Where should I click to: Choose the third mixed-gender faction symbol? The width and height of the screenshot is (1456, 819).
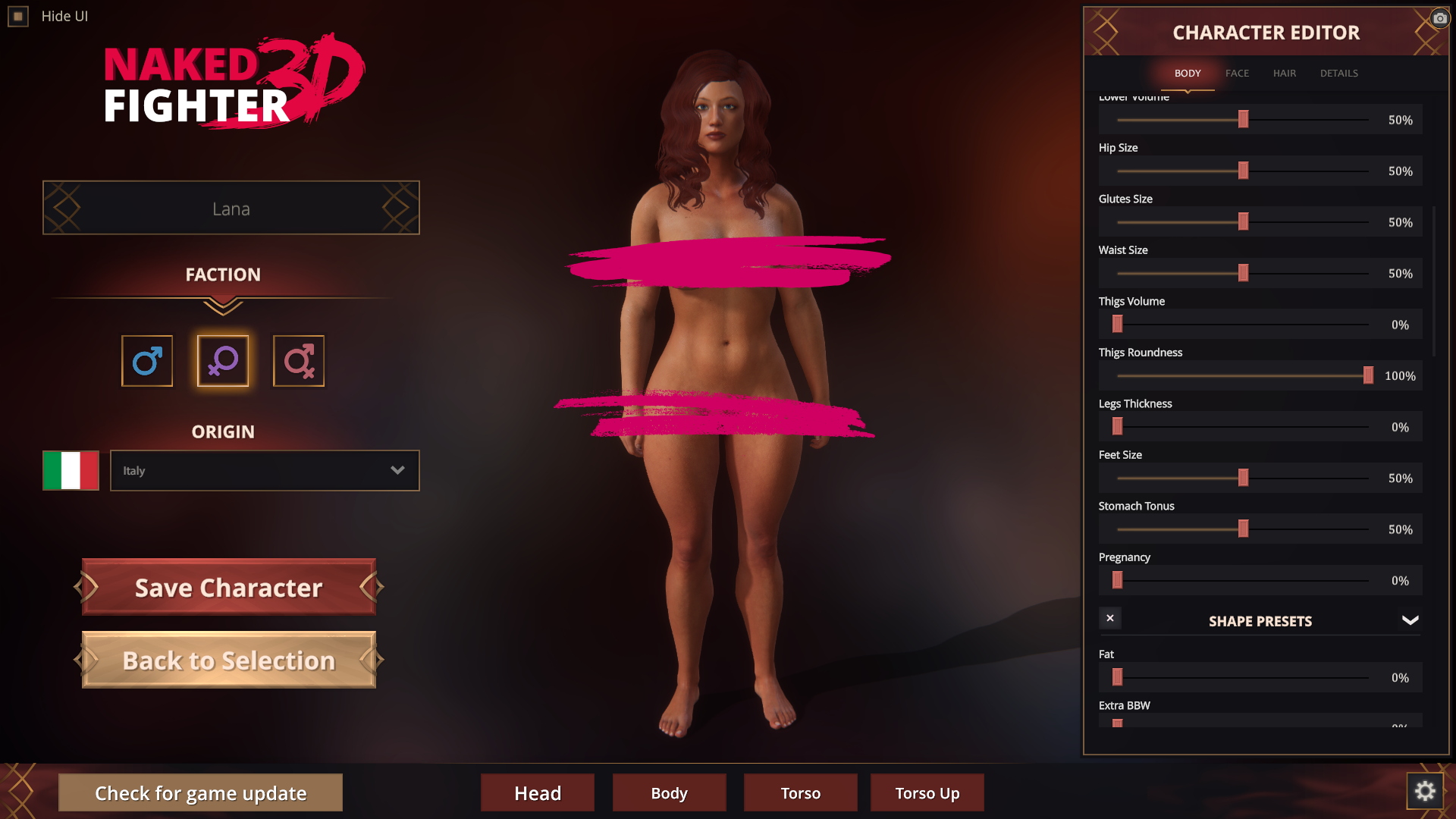[299, 361]
